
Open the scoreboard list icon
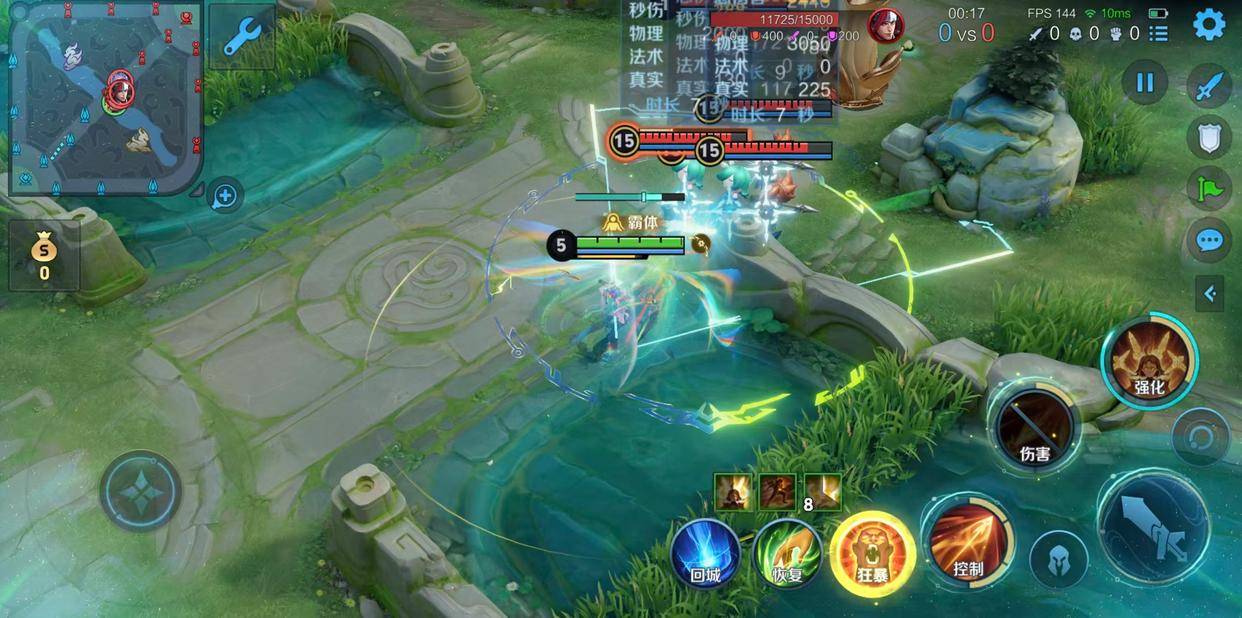(x=1158, y=34)
